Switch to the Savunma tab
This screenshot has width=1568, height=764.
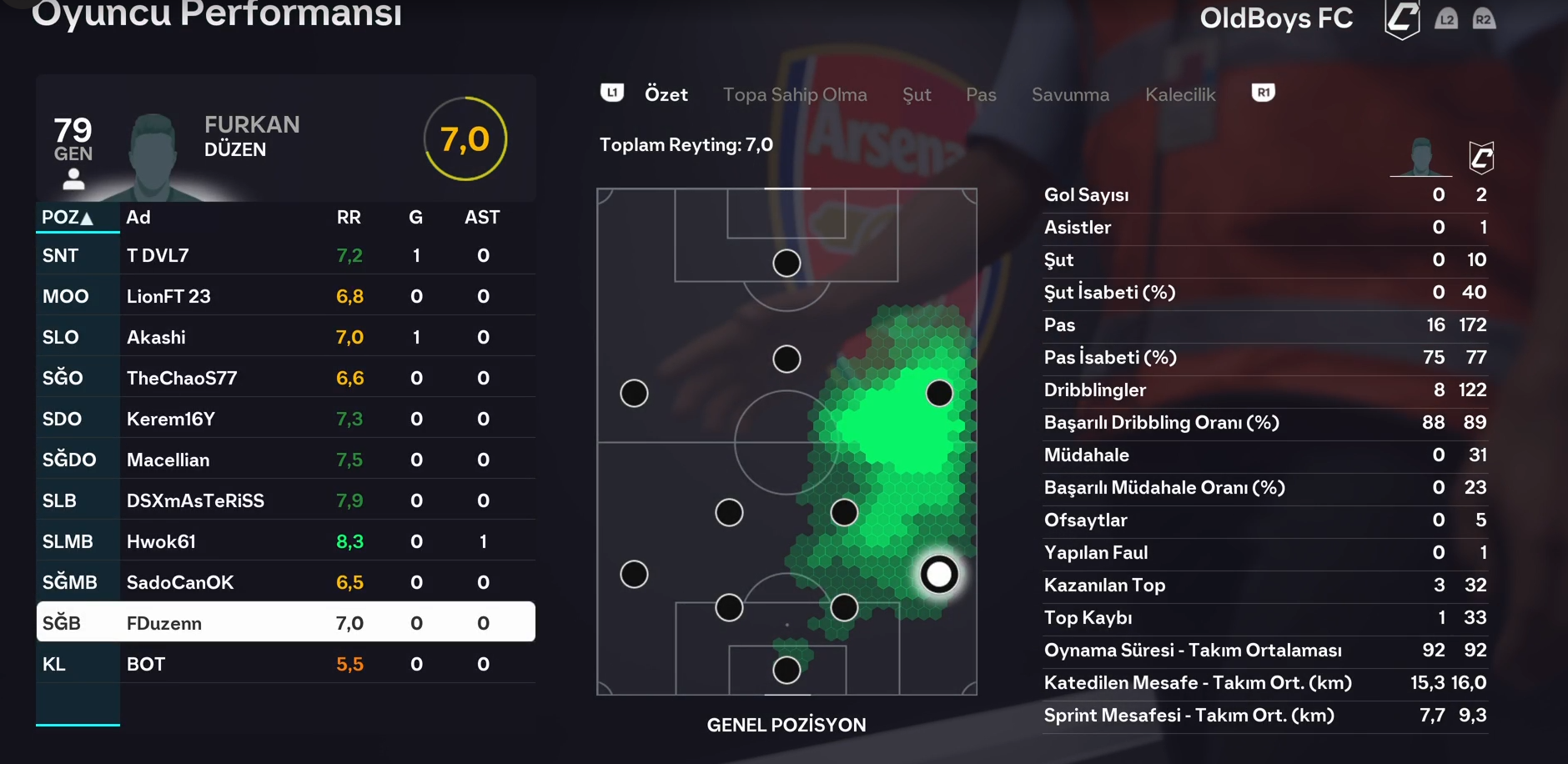(x=1070, y=95)
